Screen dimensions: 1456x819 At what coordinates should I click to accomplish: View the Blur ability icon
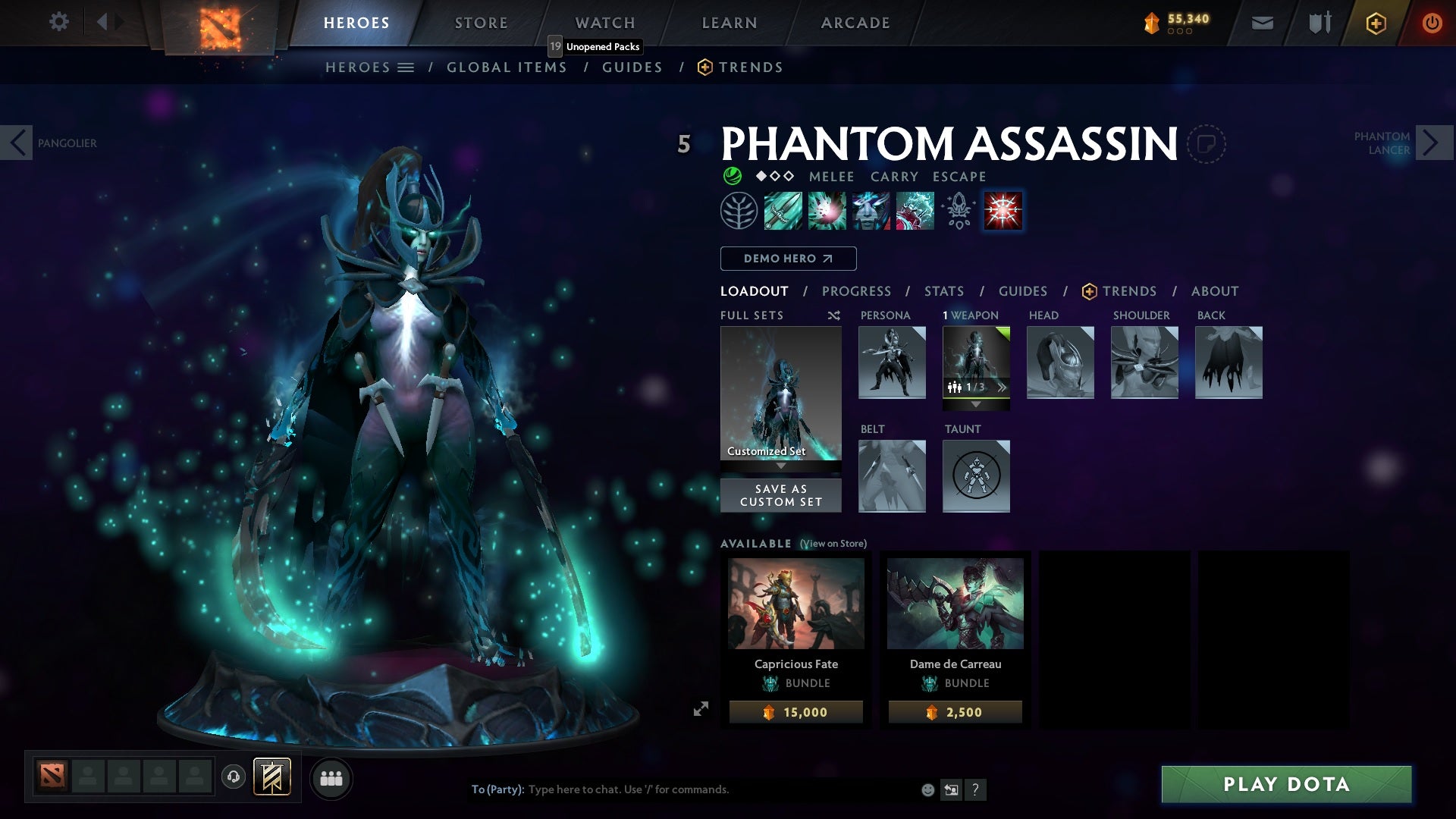click(871, 211)
